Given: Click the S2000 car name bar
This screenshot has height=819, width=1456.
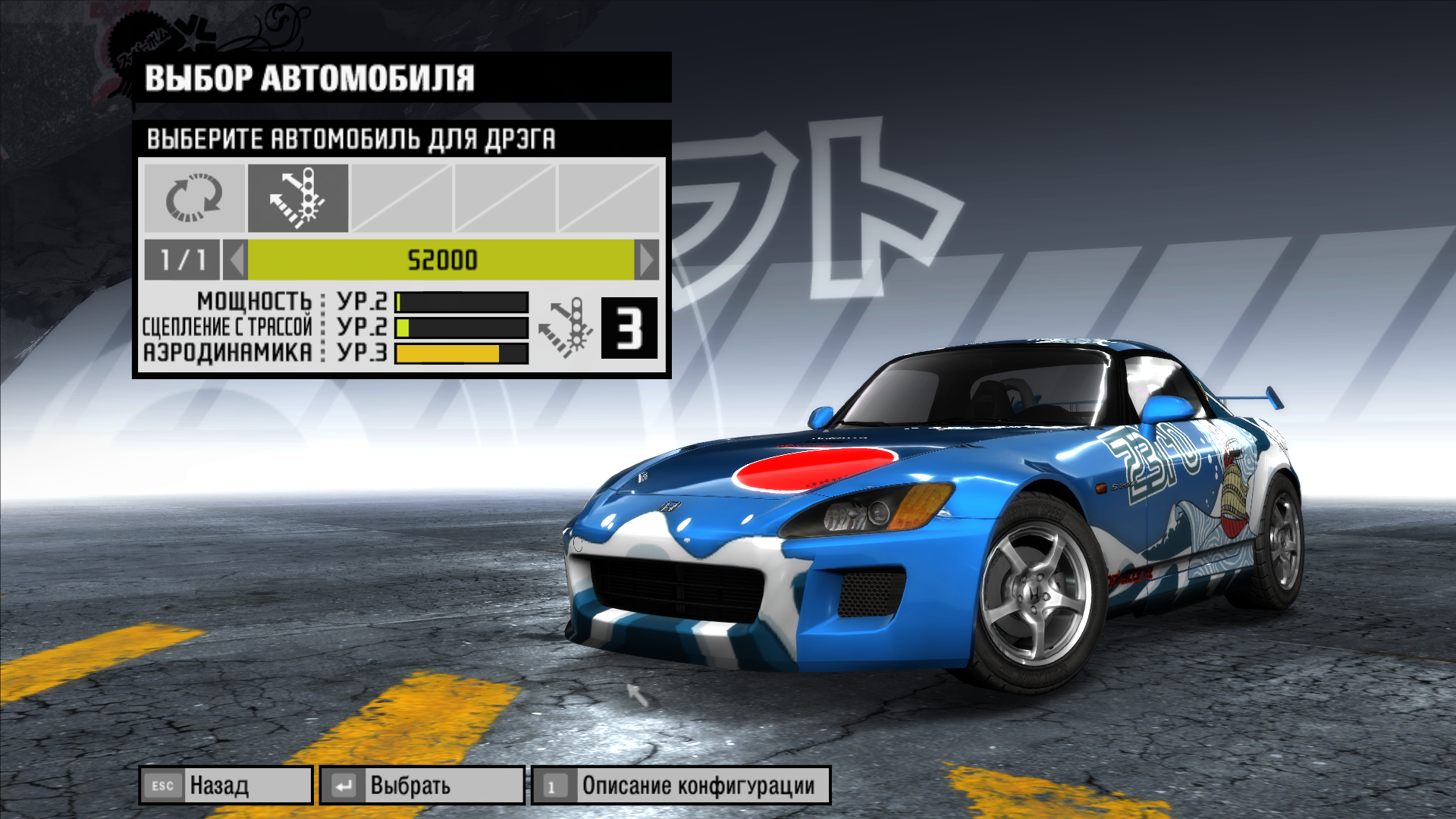Looking at the screenshot, I should 441,260.
